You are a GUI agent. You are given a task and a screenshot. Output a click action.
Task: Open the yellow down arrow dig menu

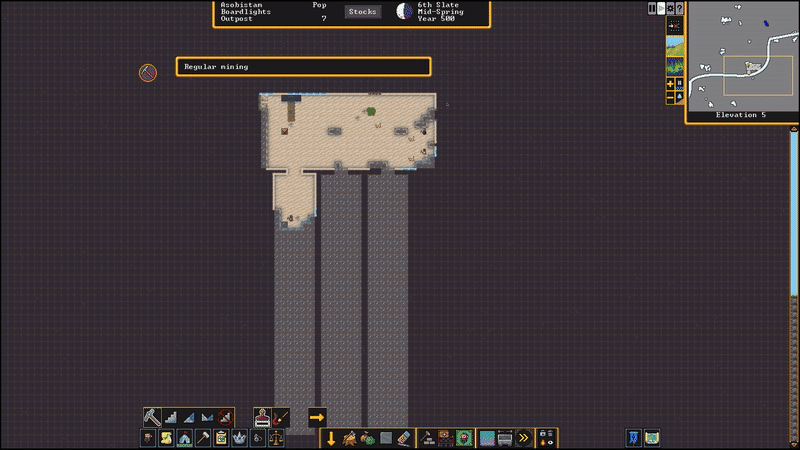coord(330,438)
